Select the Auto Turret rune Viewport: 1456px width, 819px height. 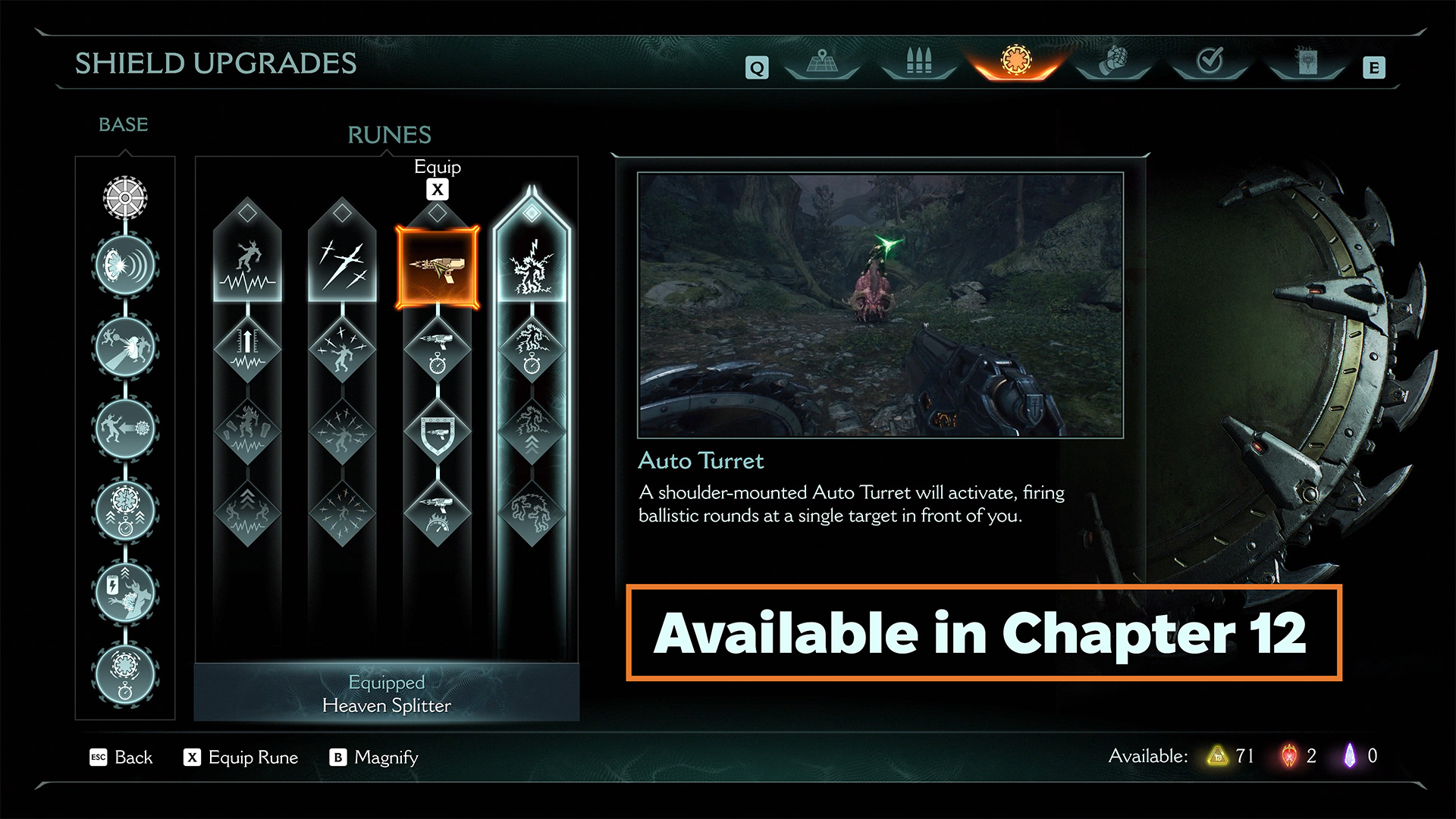click(x=438, y=267)
